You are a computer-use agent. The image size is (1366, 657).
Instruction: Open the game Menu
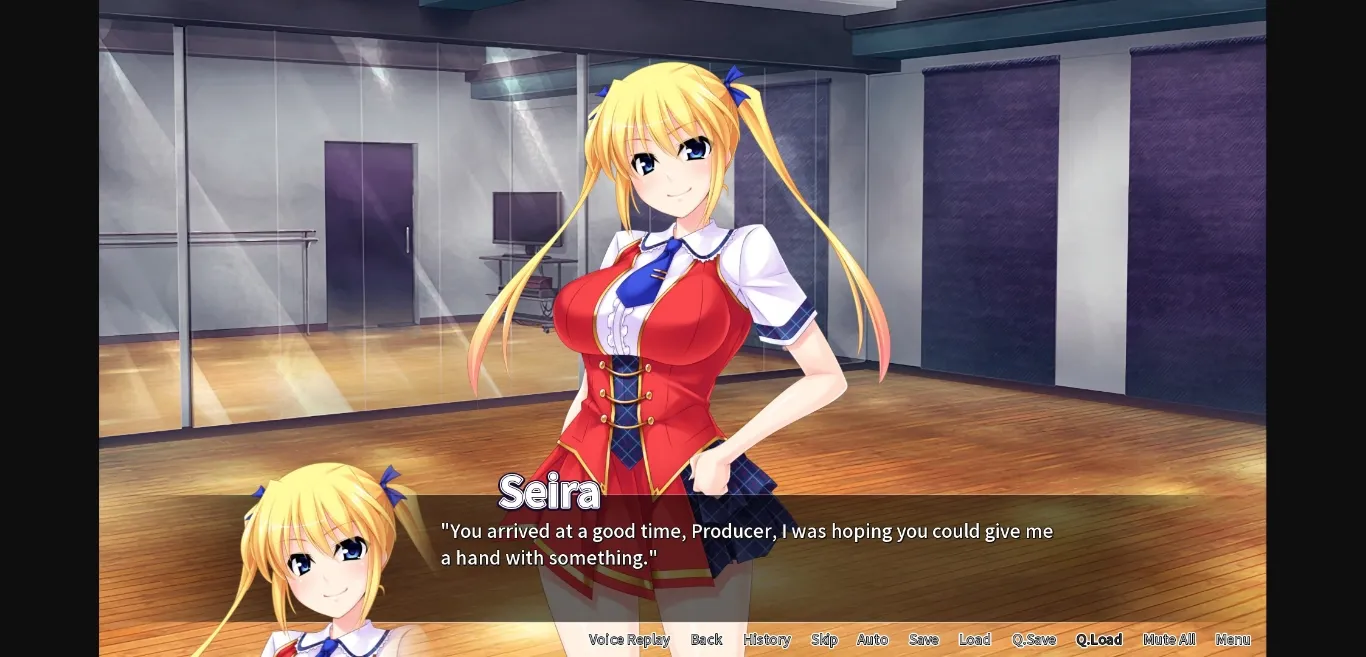point(1233,640)
